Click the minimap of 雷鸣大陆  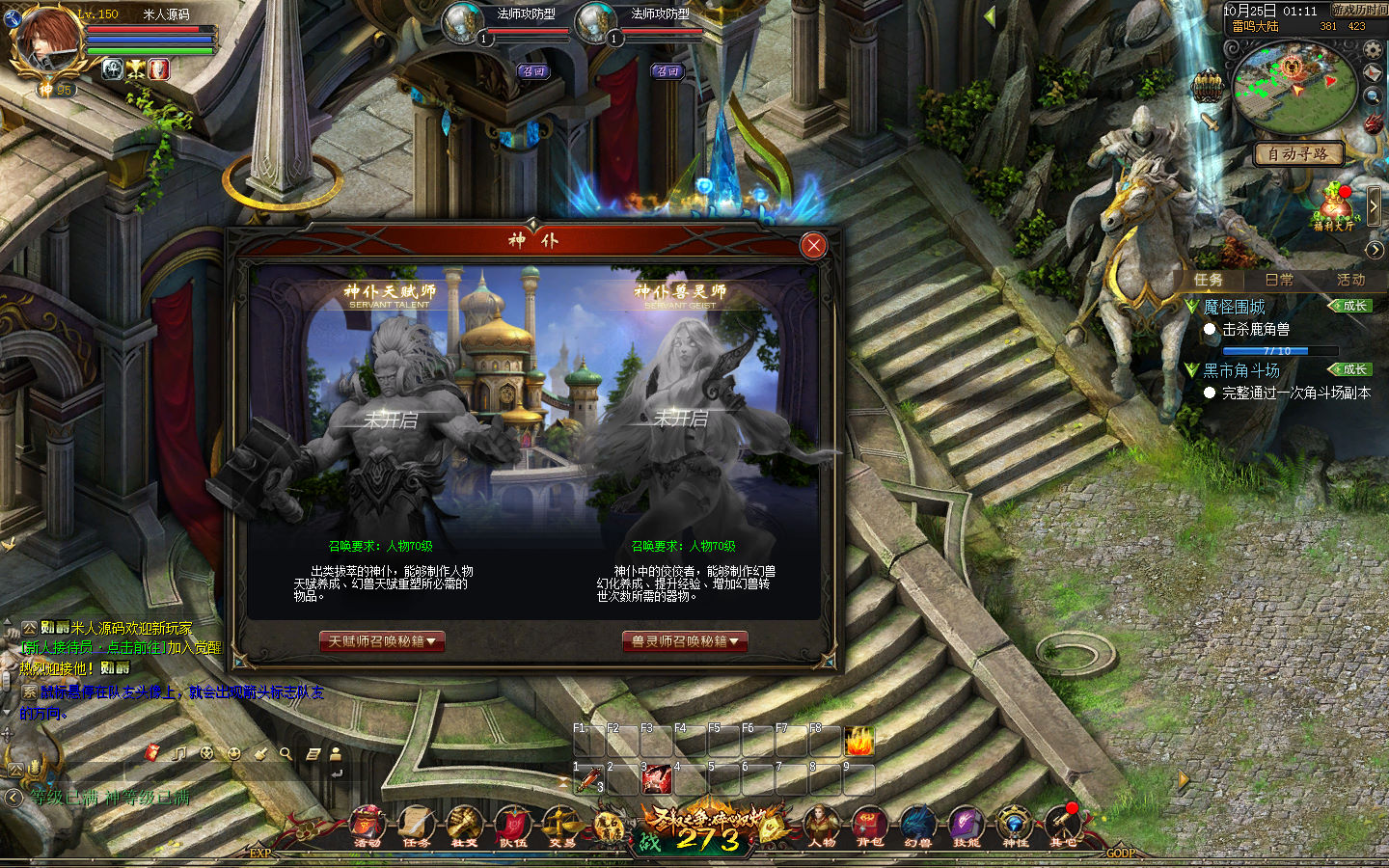click(x=1293, y=85)
